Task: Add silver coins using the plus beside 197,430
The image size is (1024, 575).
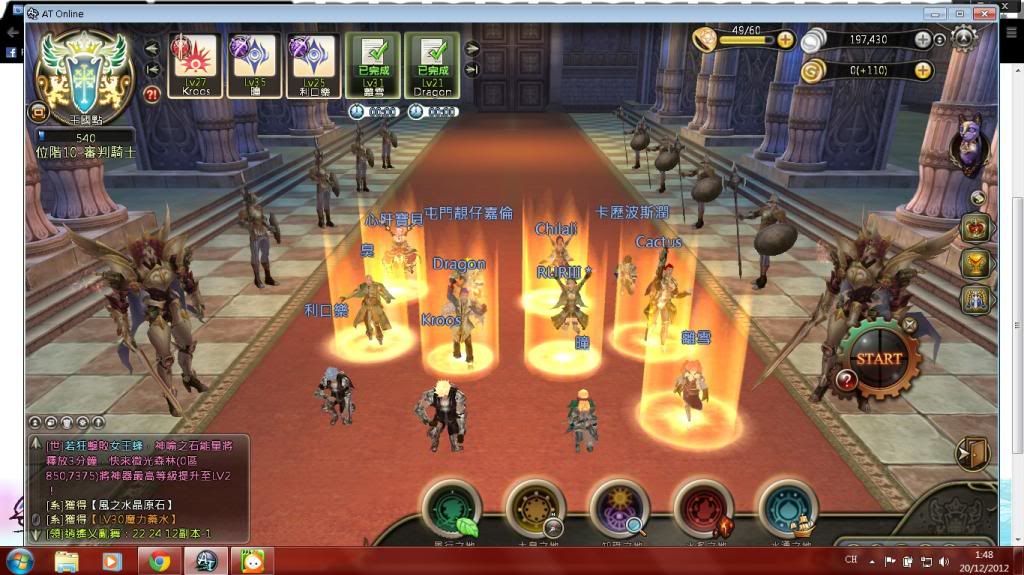Action: click(922, 40)
